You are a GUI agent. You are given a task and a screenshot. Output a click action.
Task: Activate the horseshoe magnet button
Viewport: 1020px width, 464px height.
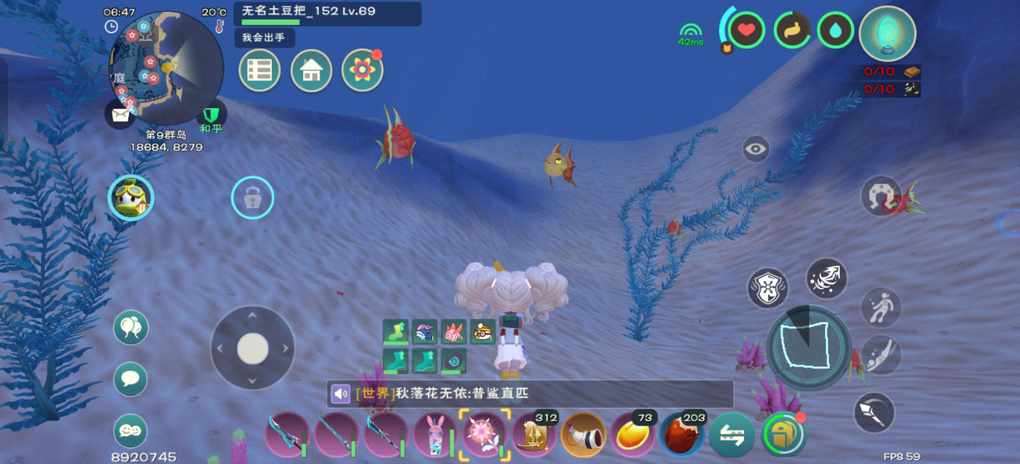881,195
